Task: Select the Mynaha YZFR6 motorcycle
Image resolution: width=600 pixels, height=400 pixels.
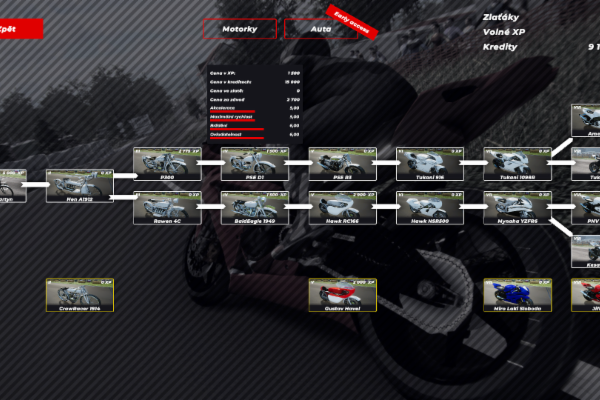Action: click(x=517, y=207)
